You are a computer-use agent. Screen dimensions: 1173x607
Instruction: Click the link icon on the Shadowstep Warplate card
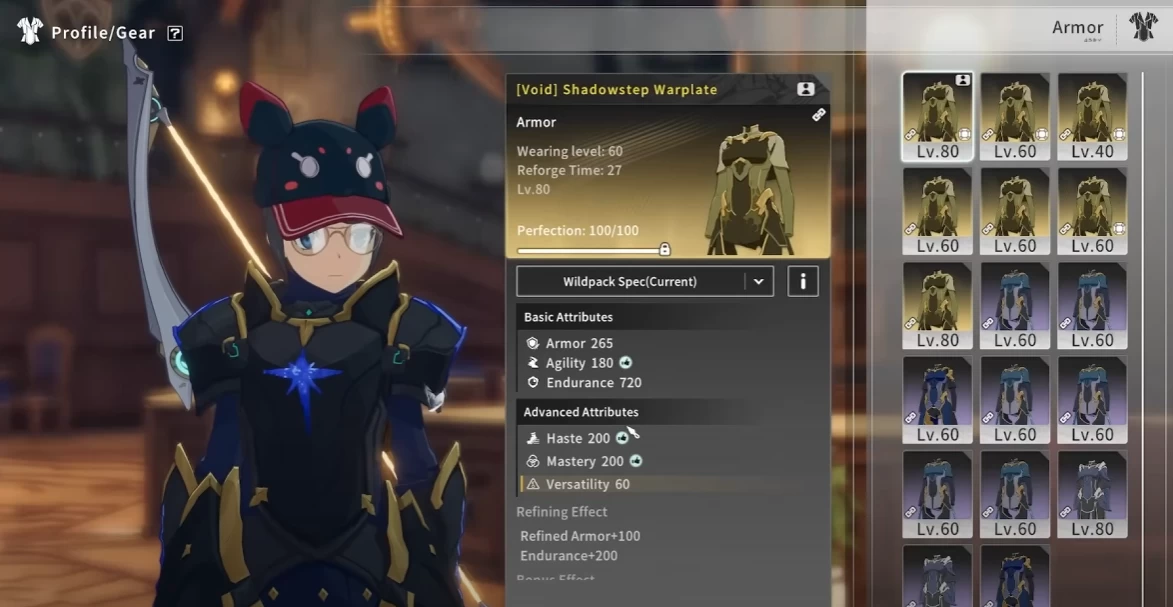pos(818,115)
